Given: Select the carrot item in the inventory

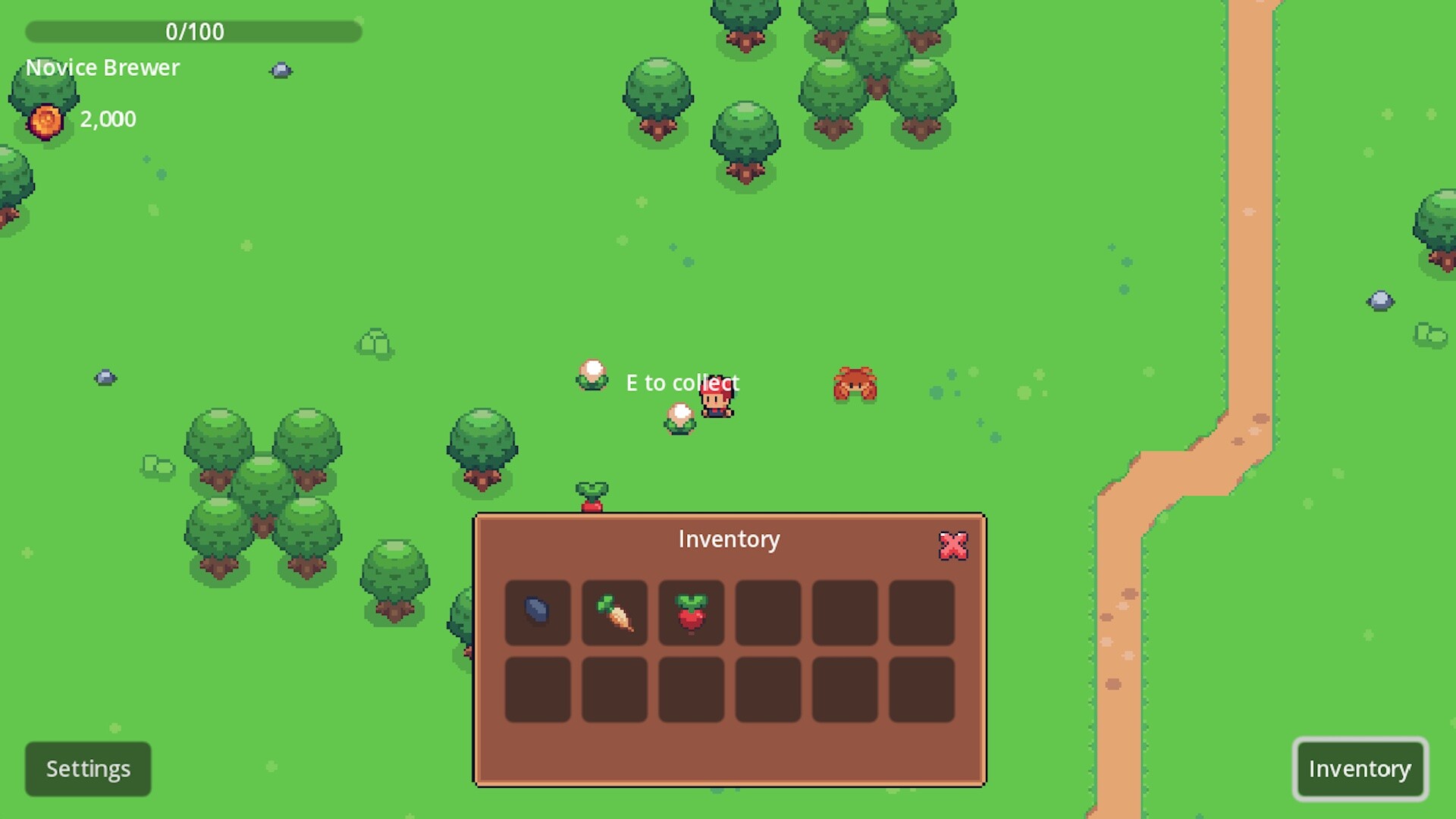Looking at the screenshot, I should pos(614,613).
